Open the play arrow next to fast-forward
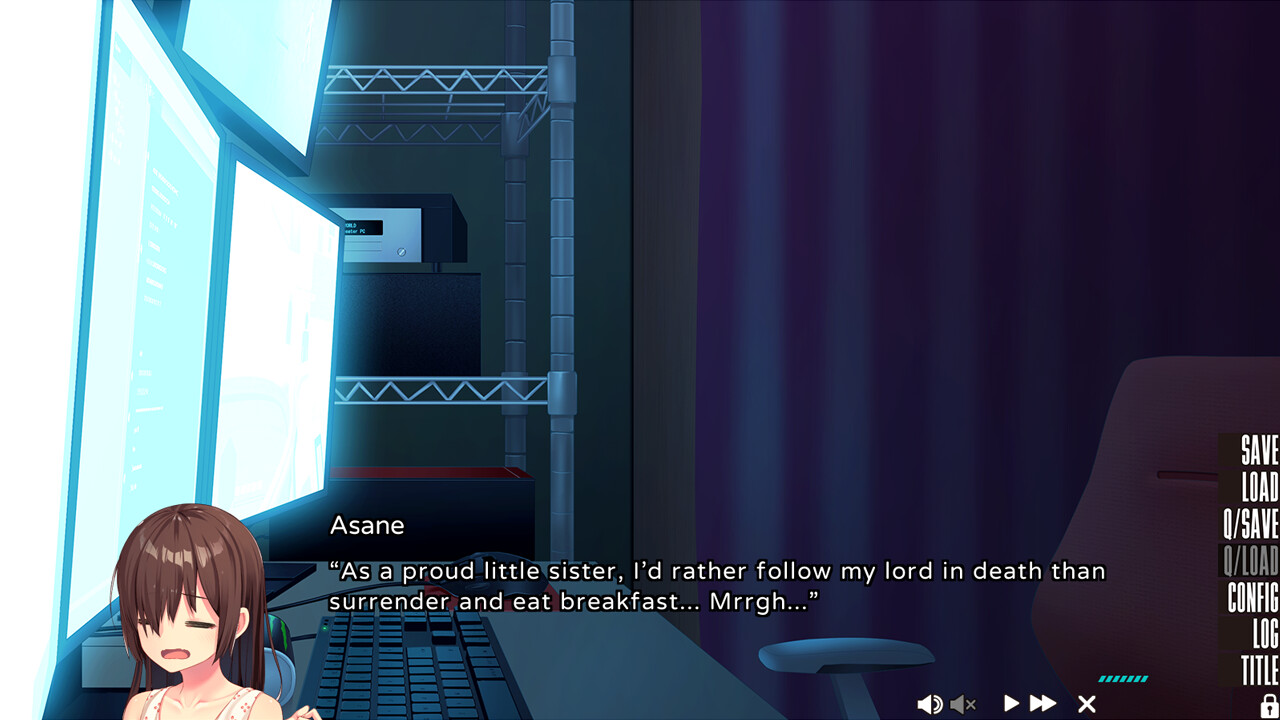 (x=1010, y=703)
